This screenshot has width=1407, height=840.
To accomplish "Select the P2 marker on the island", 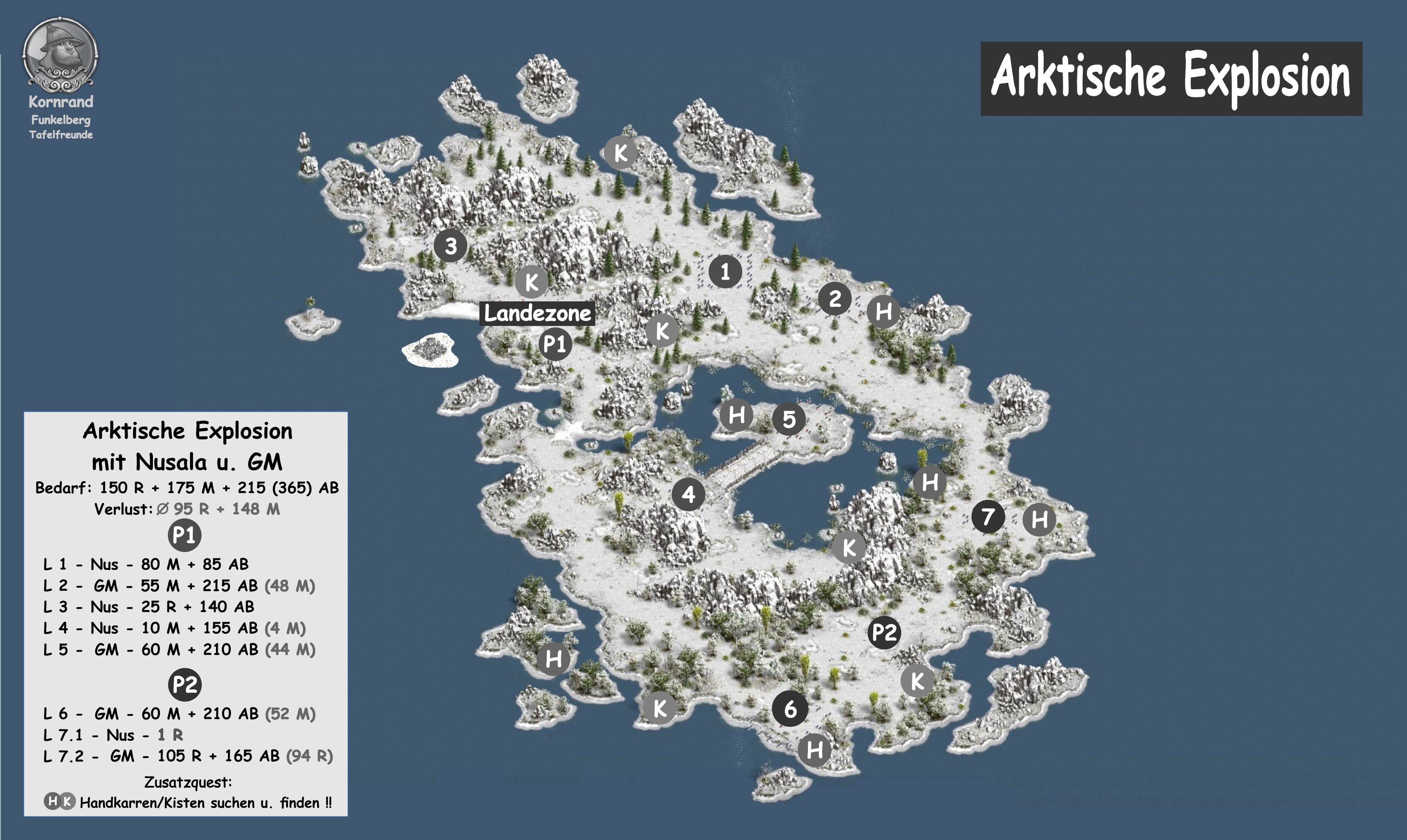I will [884, 632].
